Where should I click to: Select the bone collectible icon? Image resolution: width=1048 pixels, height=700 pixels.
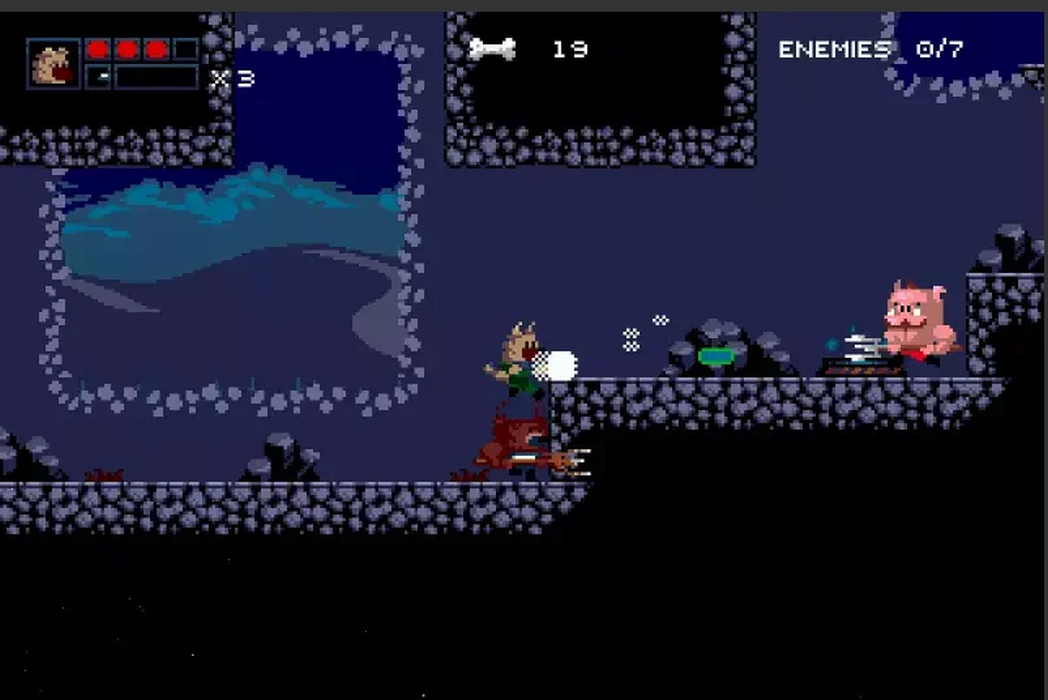tap(492, 48)
